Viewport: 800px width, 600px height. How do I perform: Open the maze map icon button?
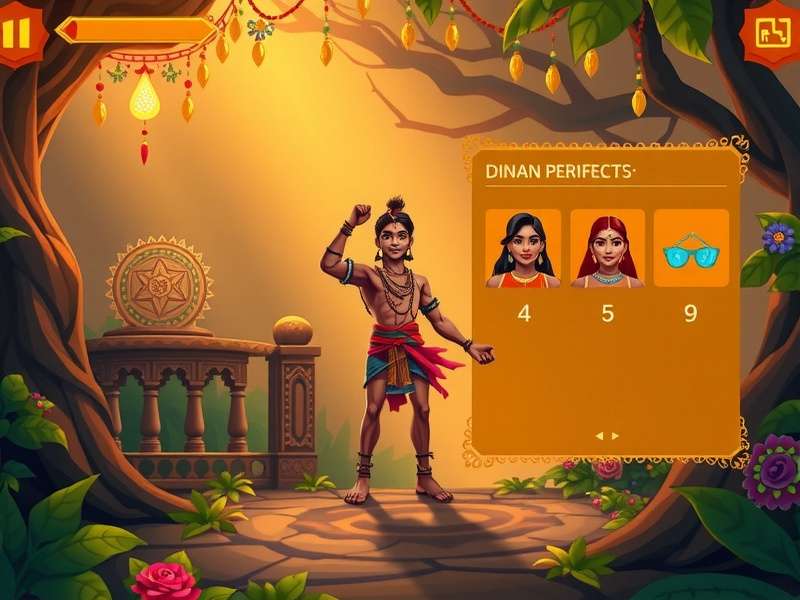pos(772,33)
